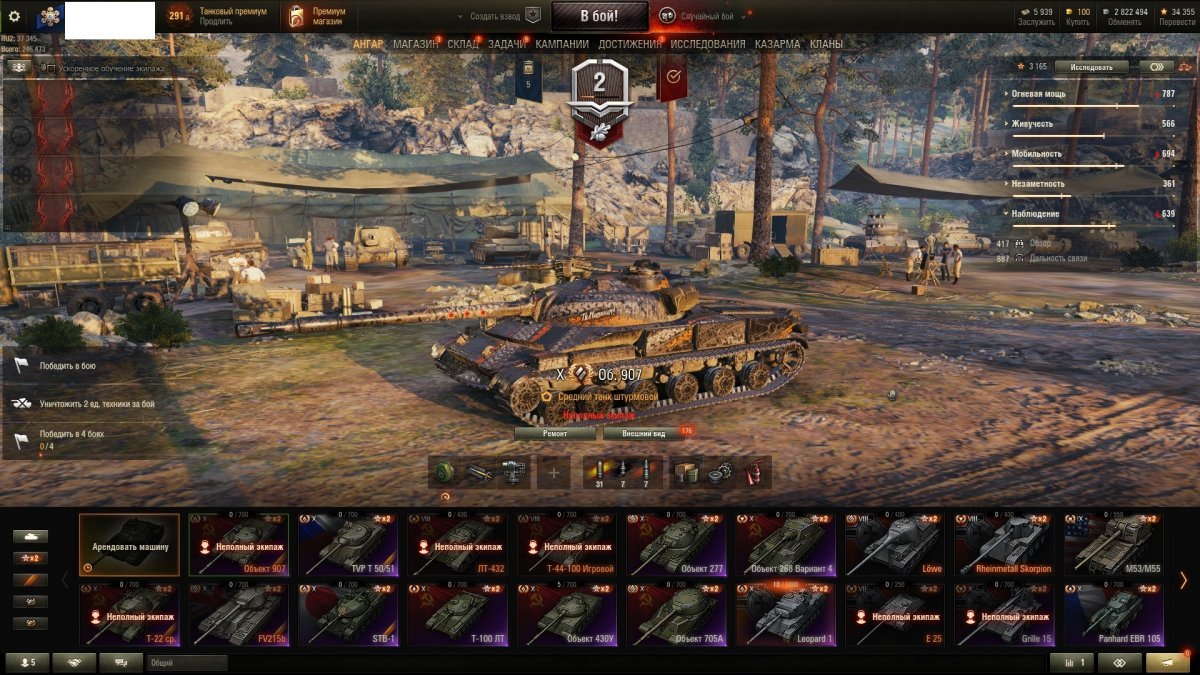The width and height of the screenshot is (1200, 675).
Task: Go to the ЗАДАЧИ tab
Action: pyautogui.click(x=507, y=44)
